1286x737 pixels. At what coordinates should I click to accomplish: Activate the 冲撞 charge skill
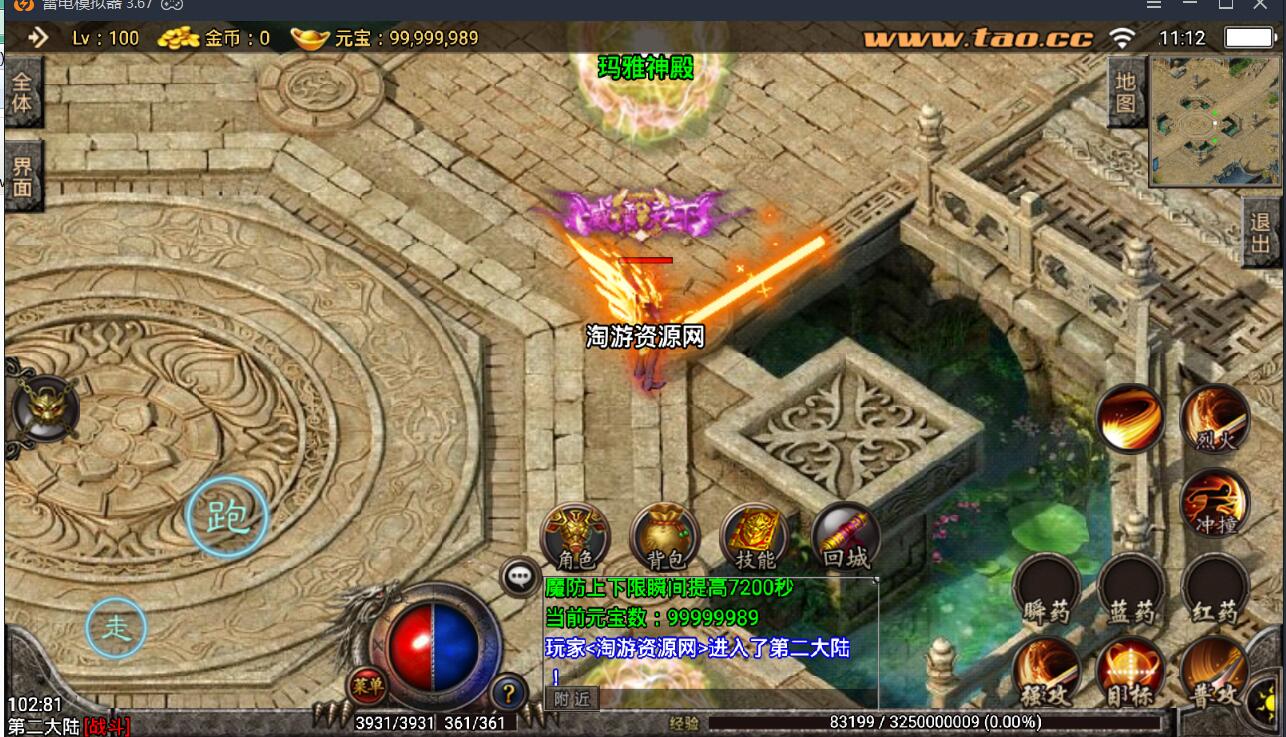[x=1215, y=502]
